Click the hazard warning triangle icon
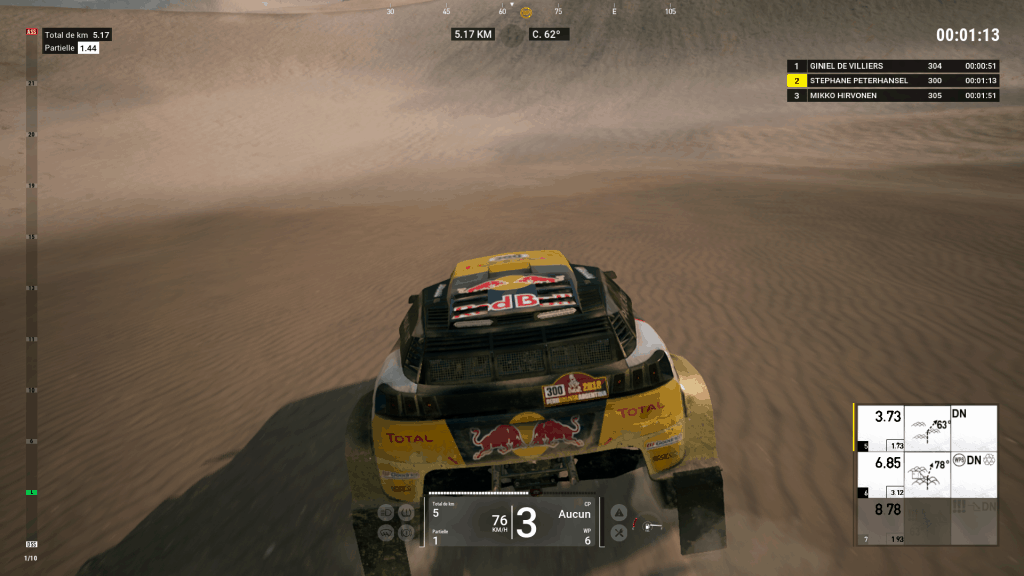Screen dimensions: 1024x576 coord(619,513)
